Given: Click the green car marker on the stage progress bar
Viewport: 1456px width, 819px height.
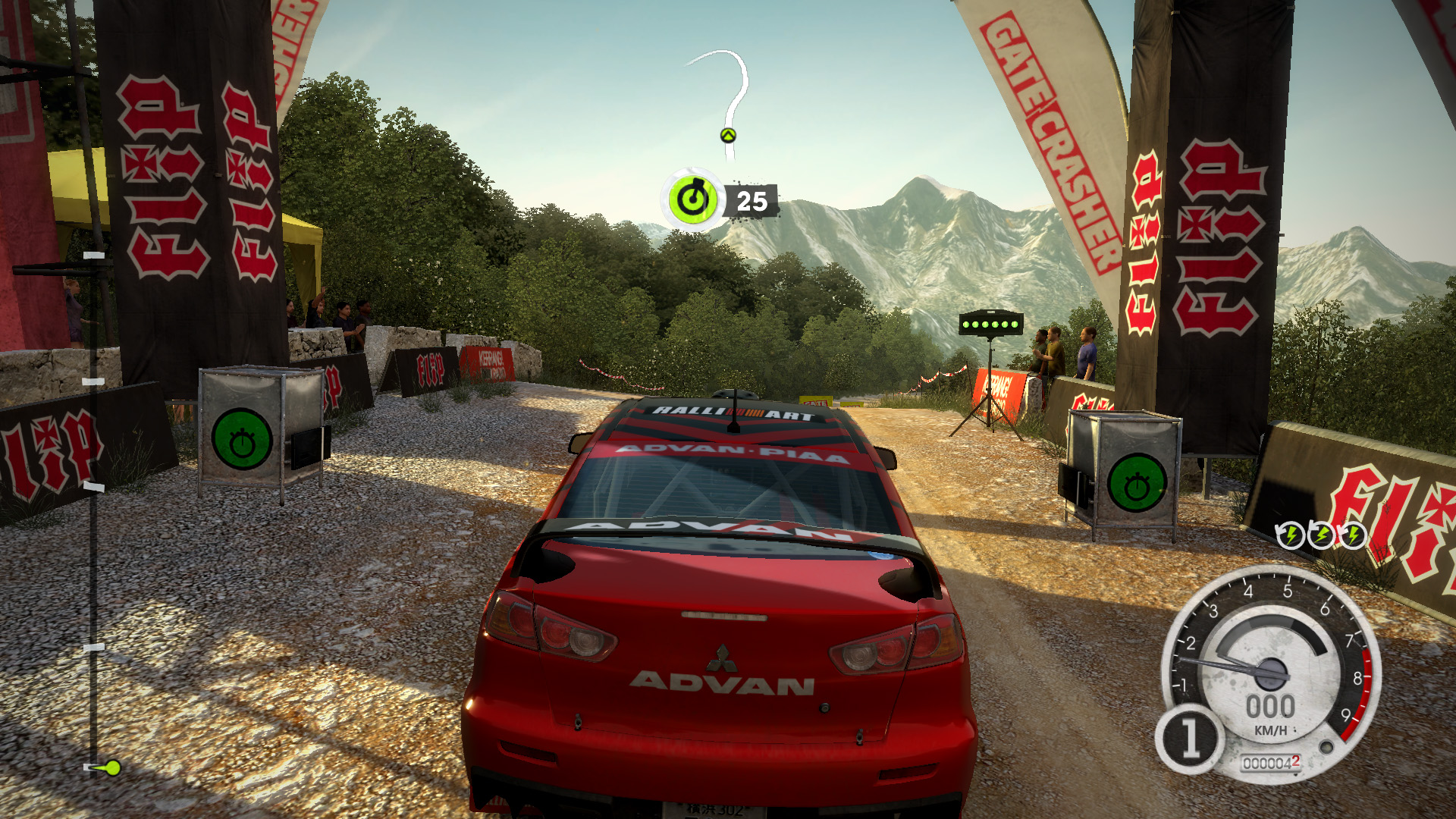Looking at the screenshot, I should tap(111, 767).
